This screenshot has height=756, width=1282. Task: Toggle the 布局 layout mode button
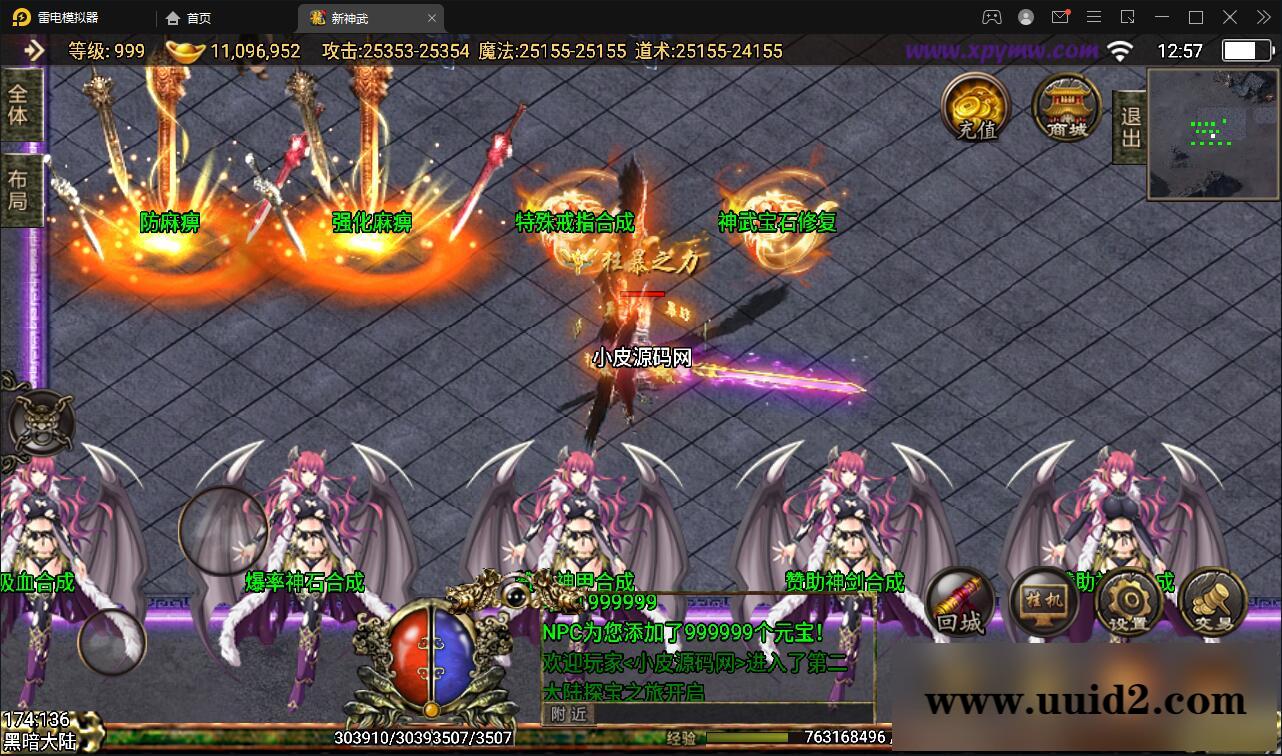click(x=20, y=186)
